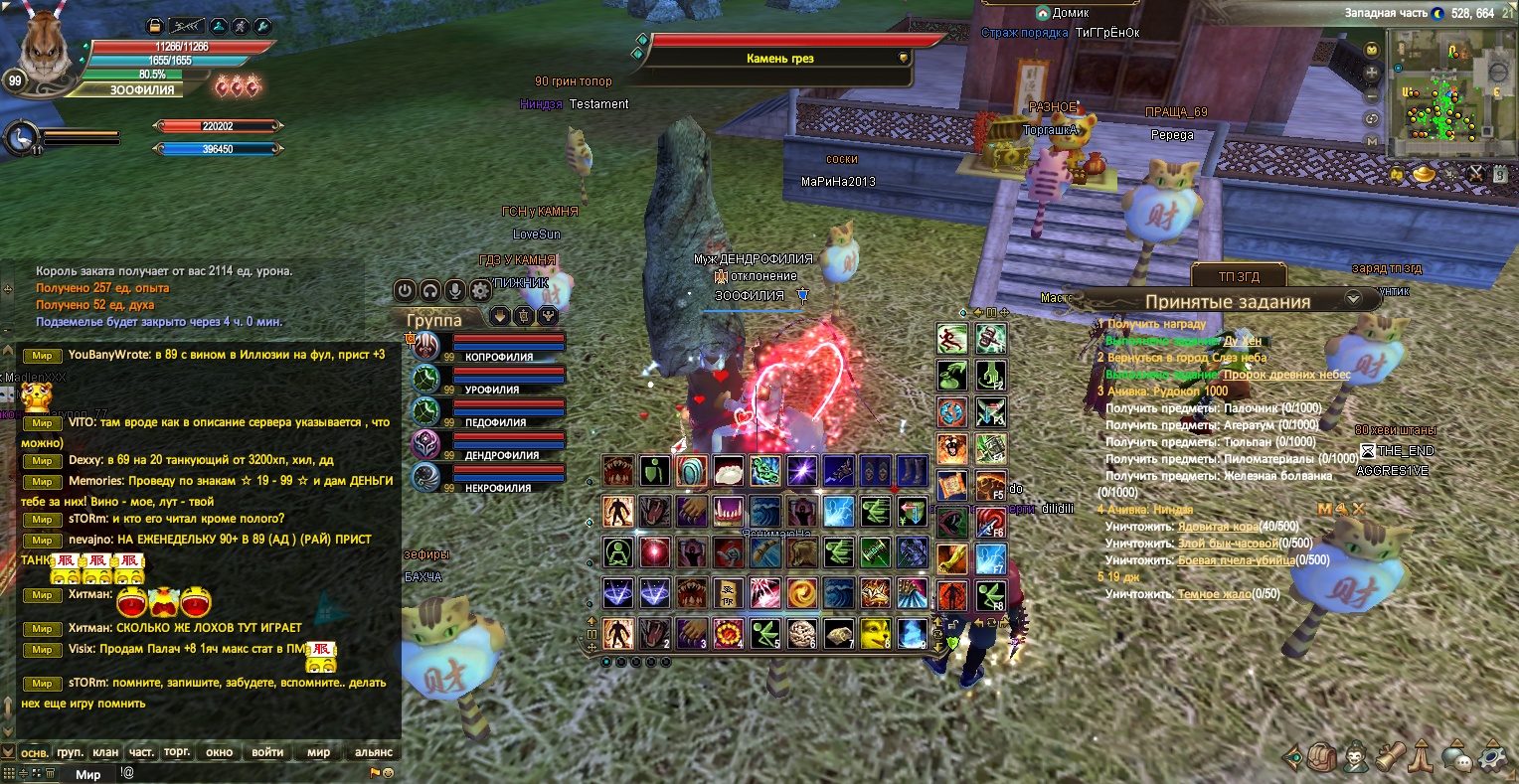Image resolution: width=1519 pixels, height=784 pixels.
Task: Switch to the клан chat tab
Action: tap(105, 752)
